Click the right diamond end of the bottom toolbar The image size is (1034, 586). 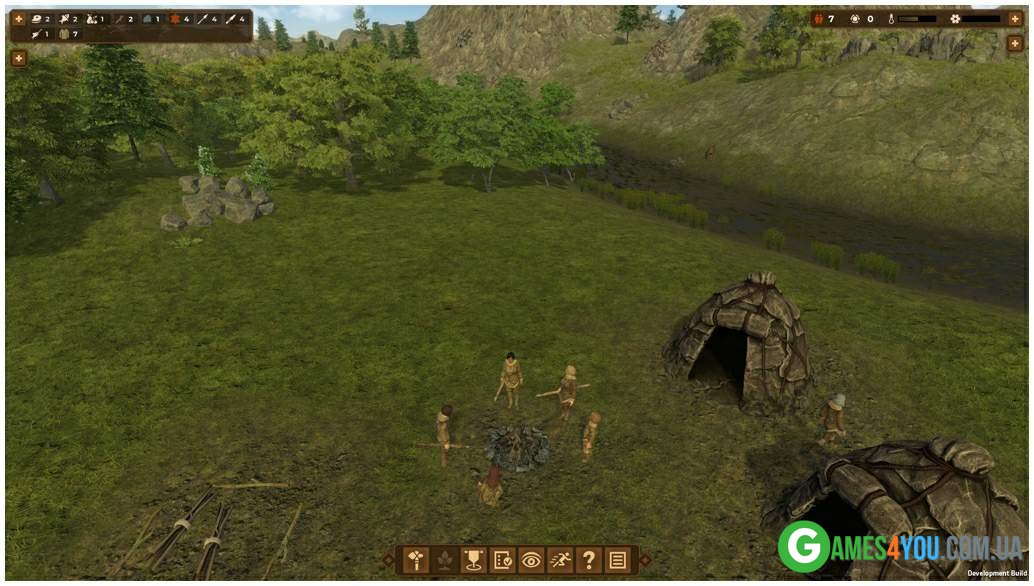[x=645, y=560]
